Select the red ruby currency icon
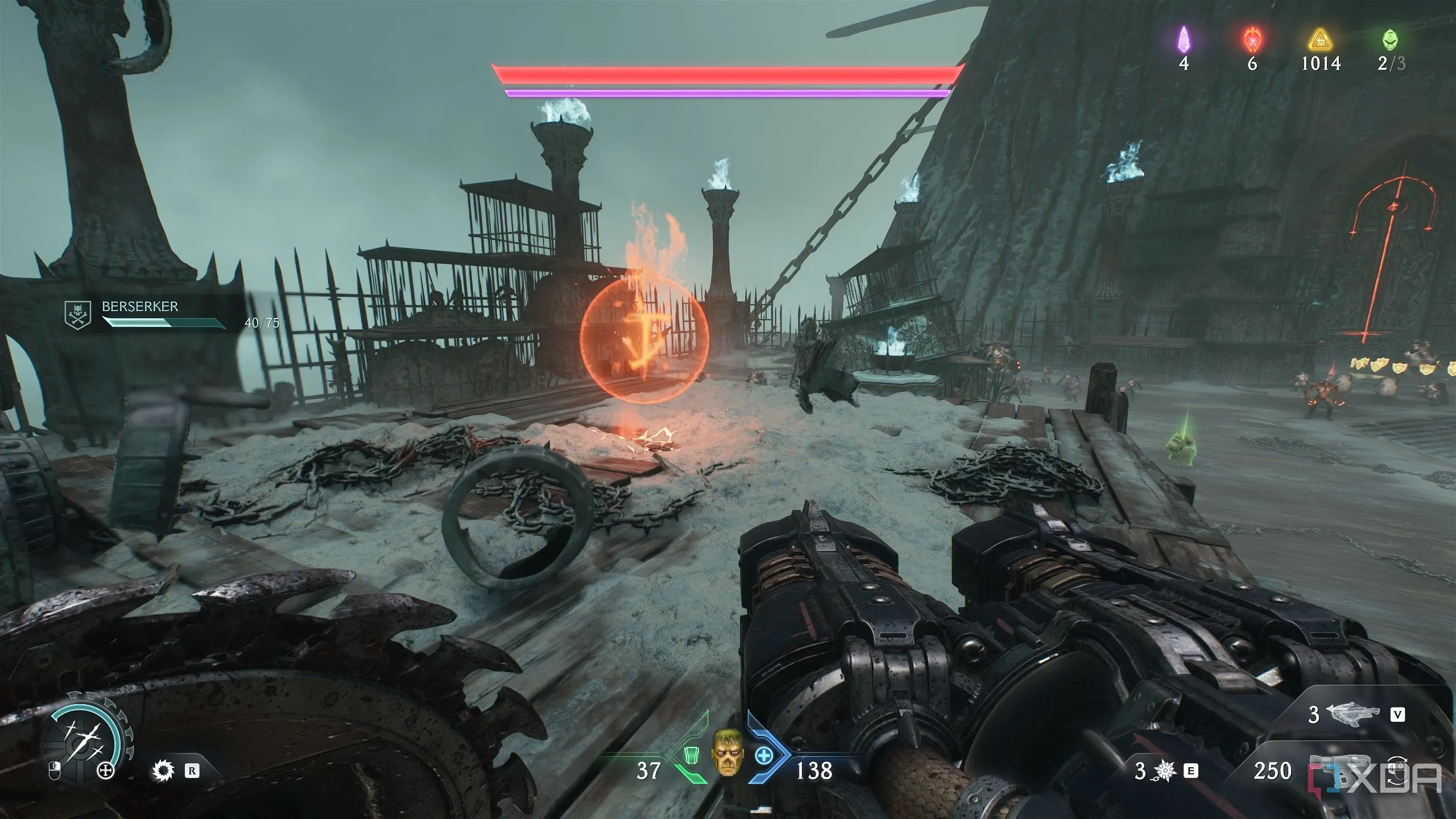This screenshot has height=819, width=1456. [x=1252, y=40]
